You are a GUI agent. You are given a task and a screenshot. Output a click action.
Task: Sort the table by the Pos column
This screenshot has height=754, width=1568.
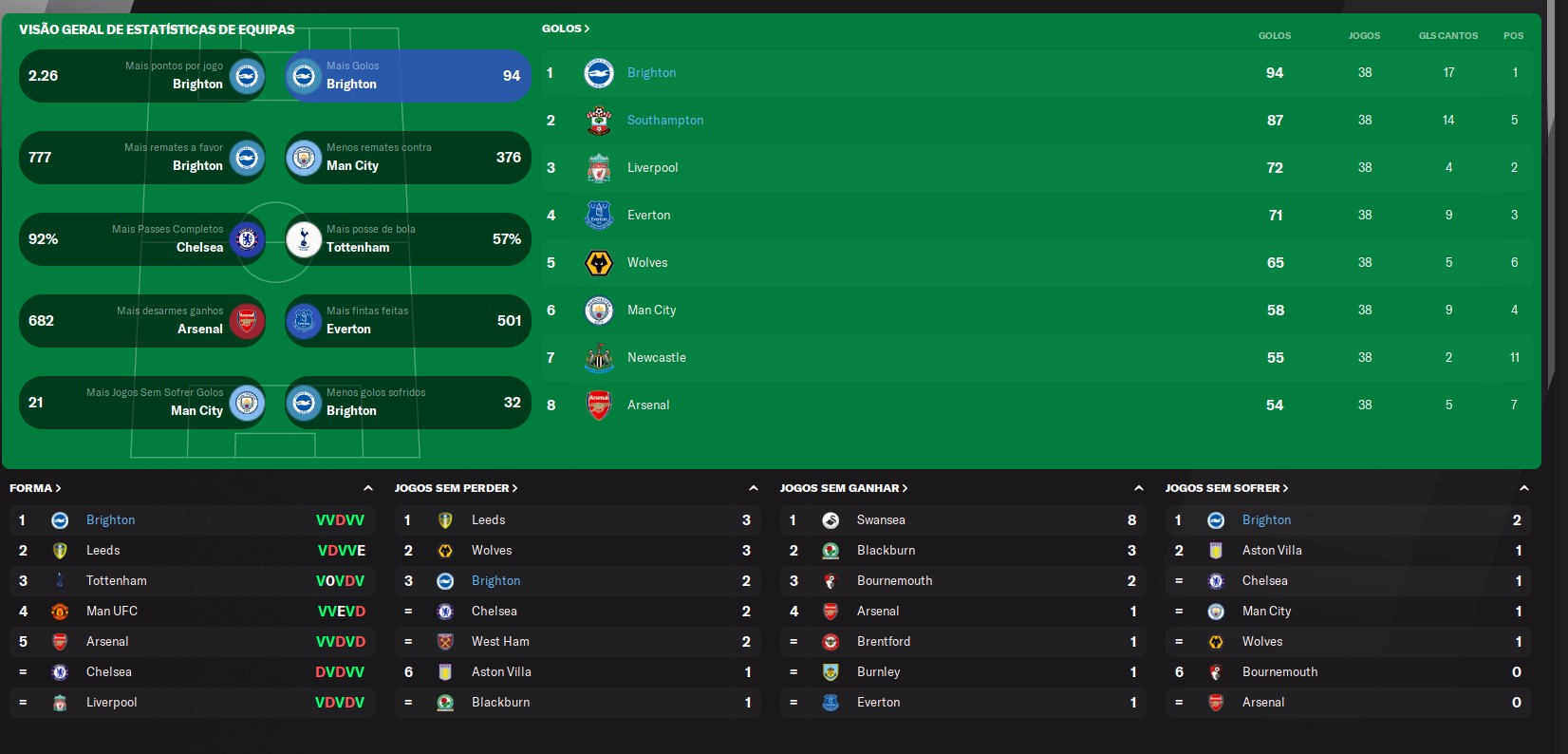pos(1513,36)
